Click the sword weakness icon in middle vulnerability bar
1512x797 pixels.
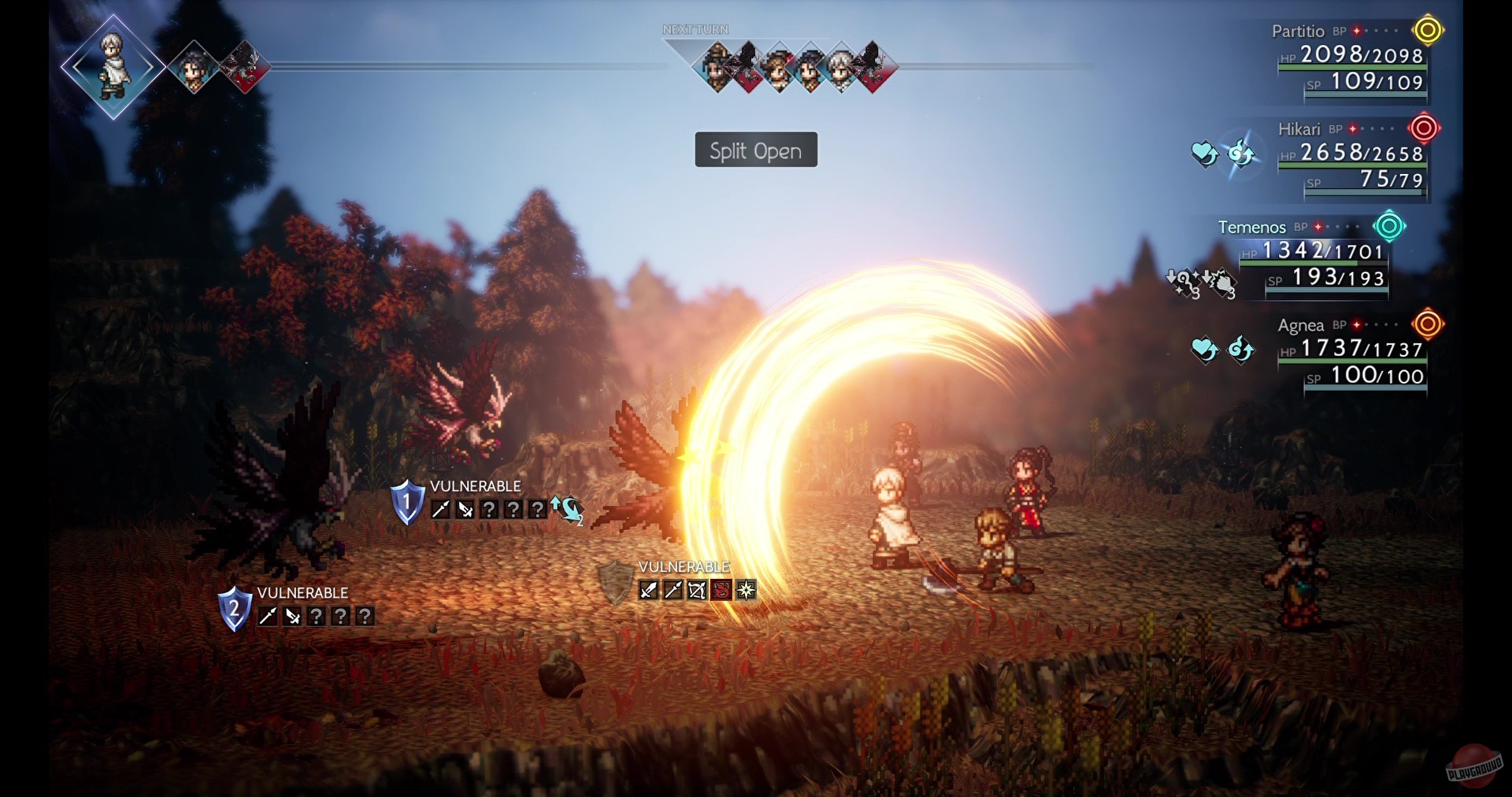click(x=647, y=590)
